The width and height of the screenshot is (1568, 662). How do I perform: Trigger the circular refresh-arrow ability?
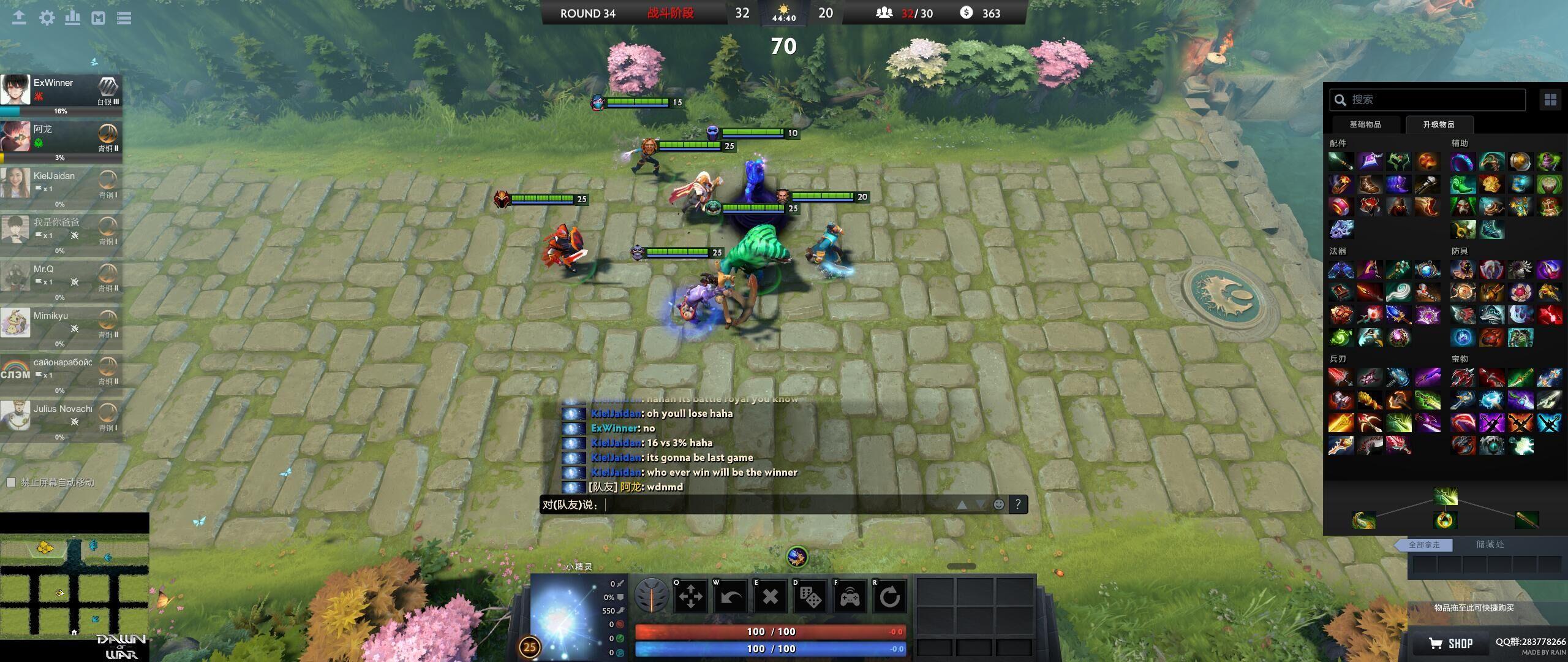coord(889,596)
